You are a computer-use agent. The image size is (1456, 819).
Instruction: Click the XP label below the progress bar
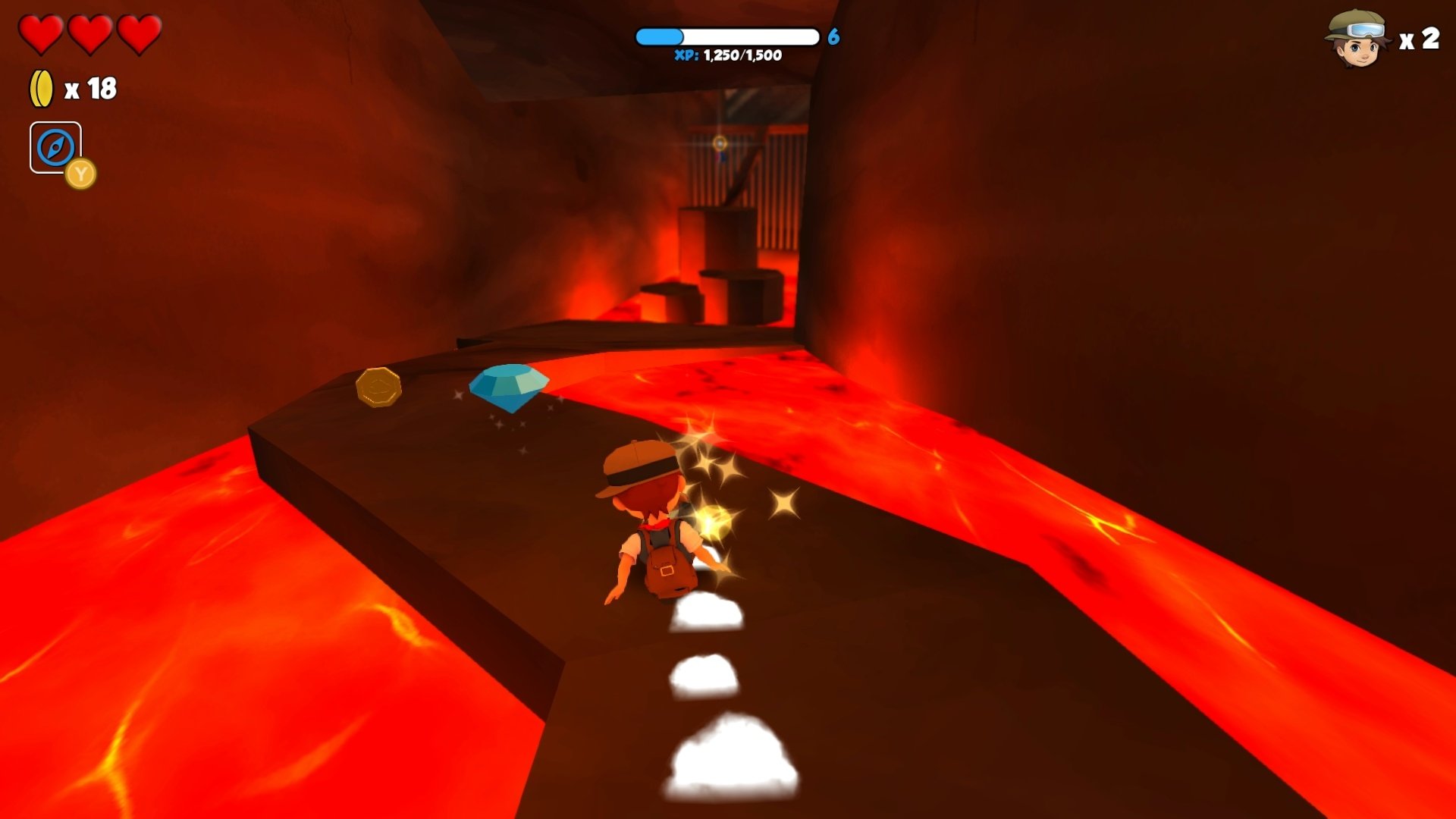pos(686,55)
